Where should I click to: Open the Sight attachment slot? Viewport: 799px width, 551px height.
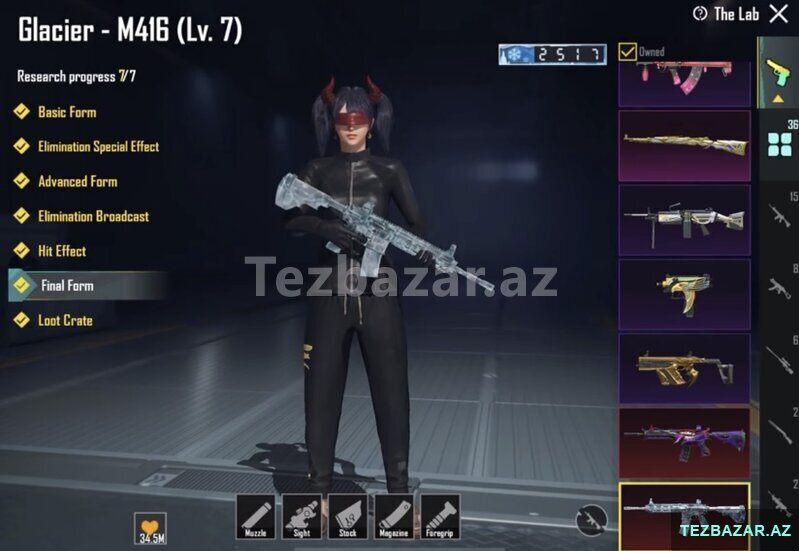[301, 516]
